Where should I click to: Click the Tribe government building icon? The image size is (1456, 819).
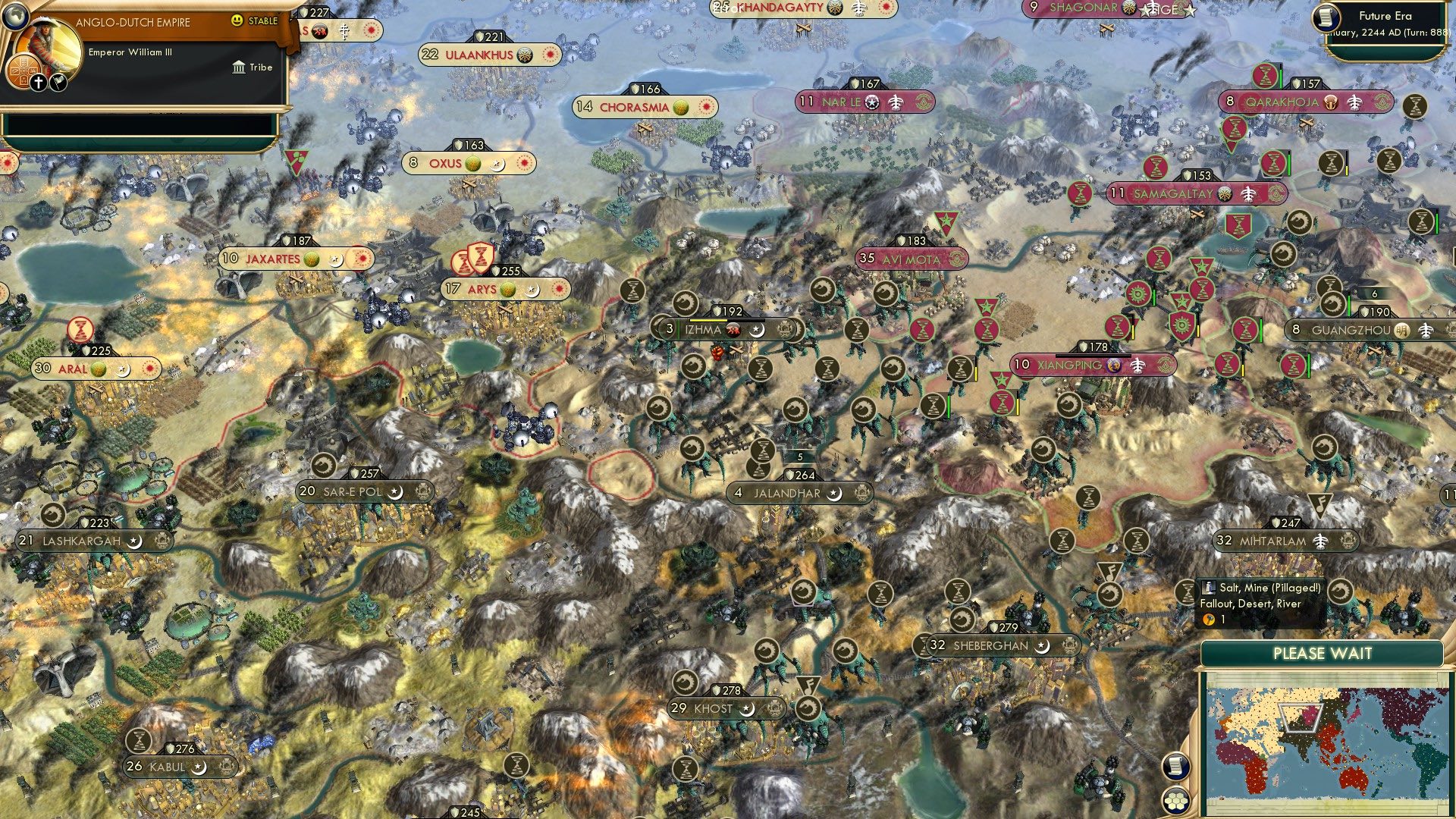coord(237,67)
